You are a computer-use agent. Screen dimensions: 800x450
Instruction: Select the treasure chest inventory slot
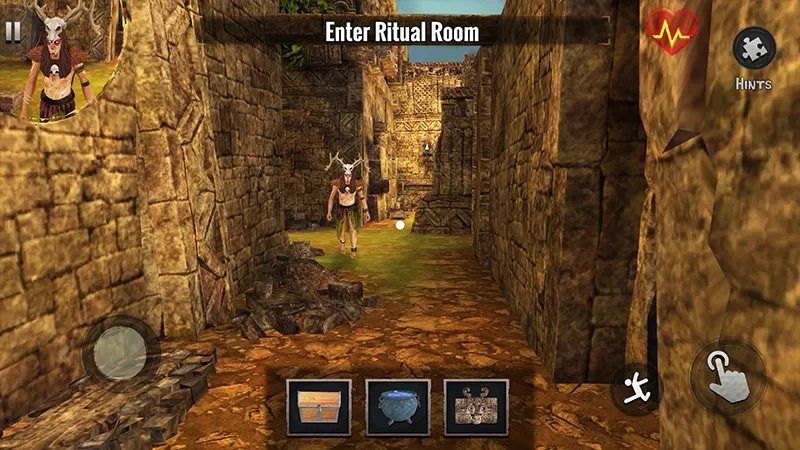pos(319,407)
